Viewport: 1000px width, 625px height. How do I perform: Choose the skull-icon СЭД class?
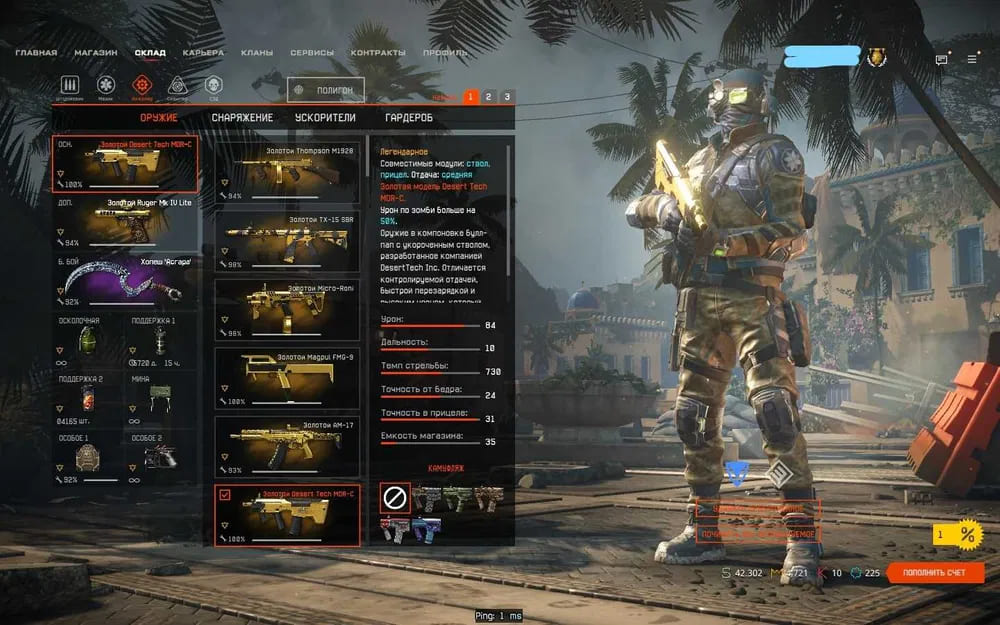[212, 85]
